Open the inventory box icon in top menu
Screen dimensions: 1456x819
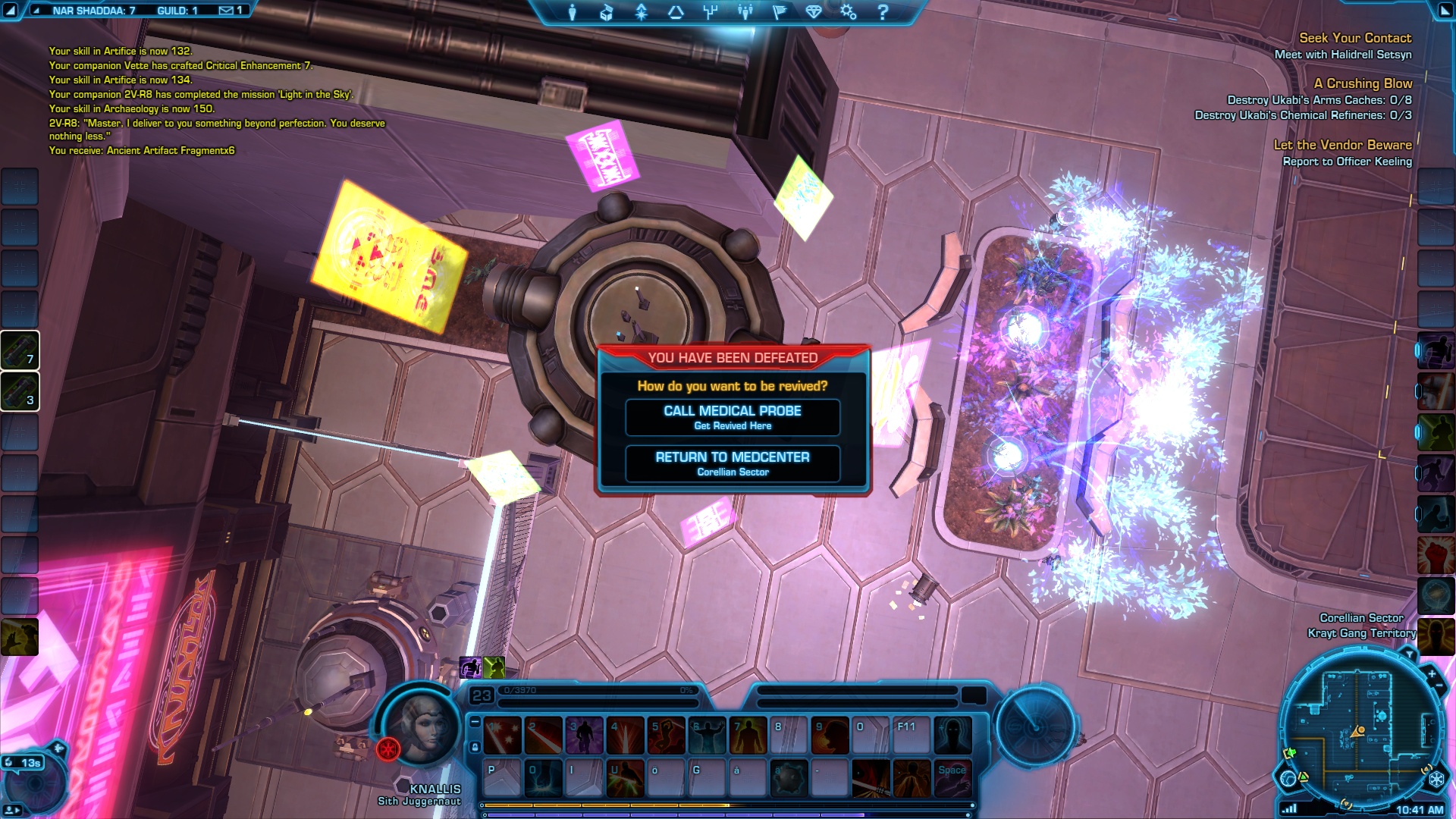606,12
